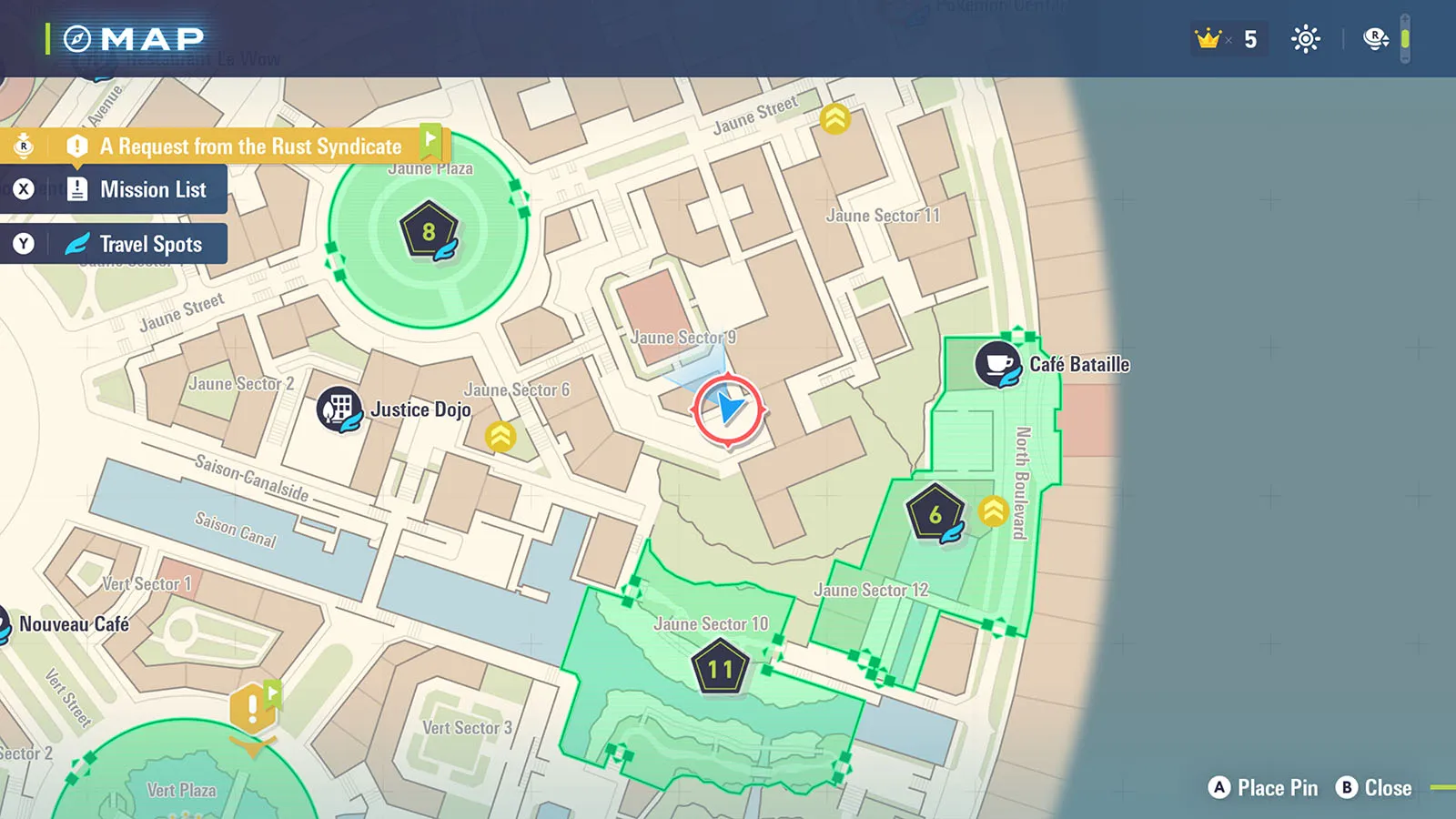Screen dimensions: 1456x819
Task: Select the yellow chevron marker on Jaune Street
Action: (834, 118)
